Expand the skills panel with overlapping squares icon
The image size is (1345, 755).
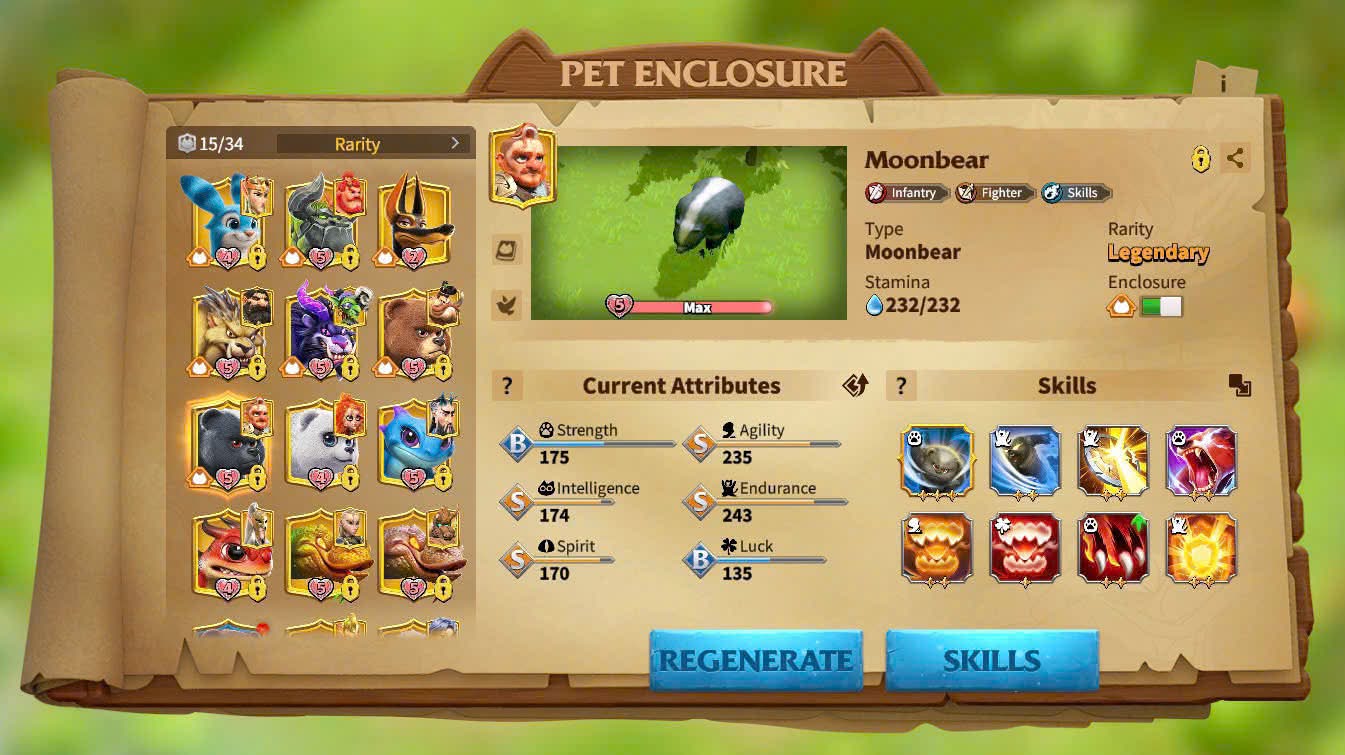click(x=1240, y=386)
